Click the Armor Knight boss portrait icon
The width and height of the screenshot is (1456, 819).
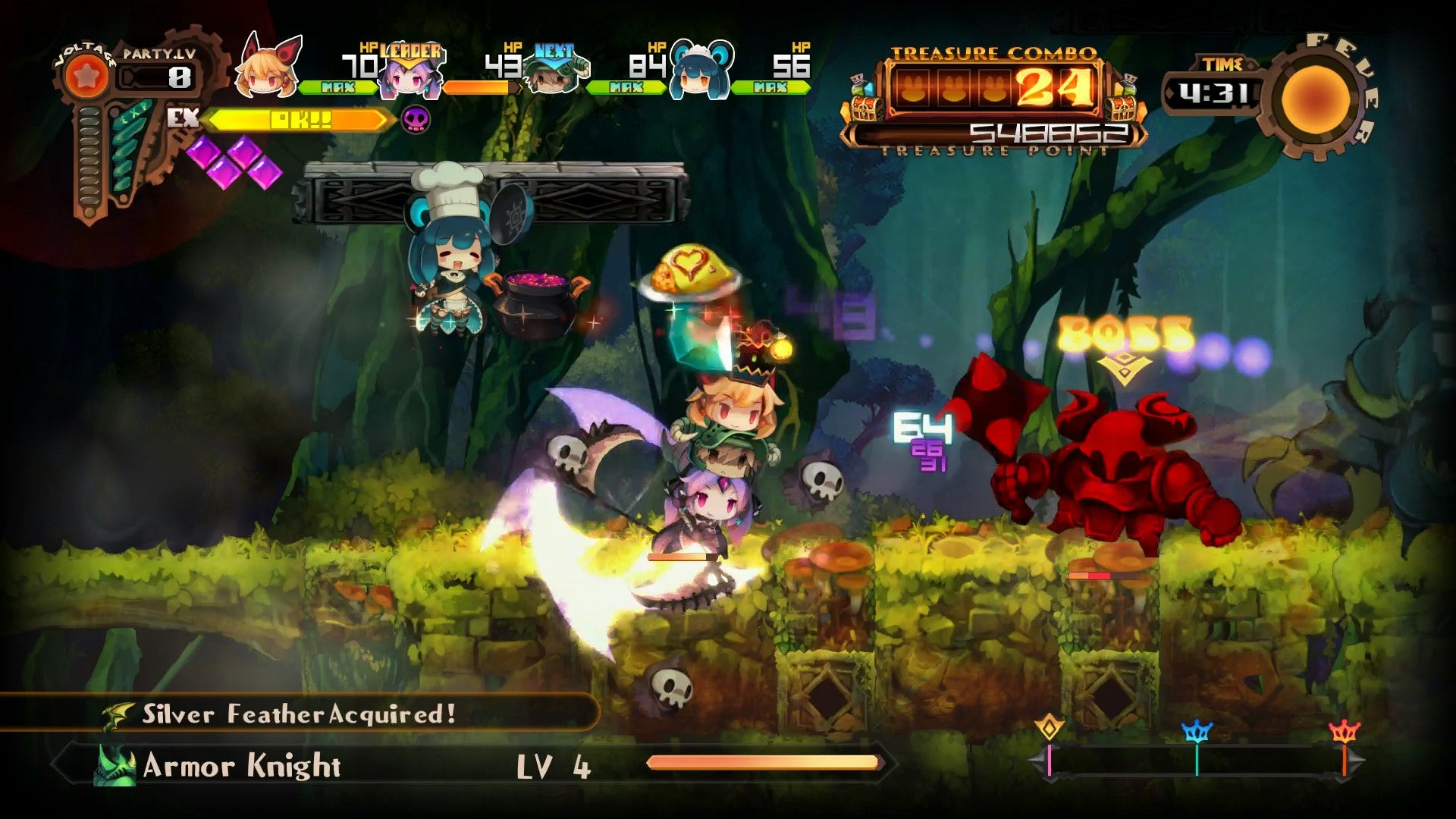115,766
